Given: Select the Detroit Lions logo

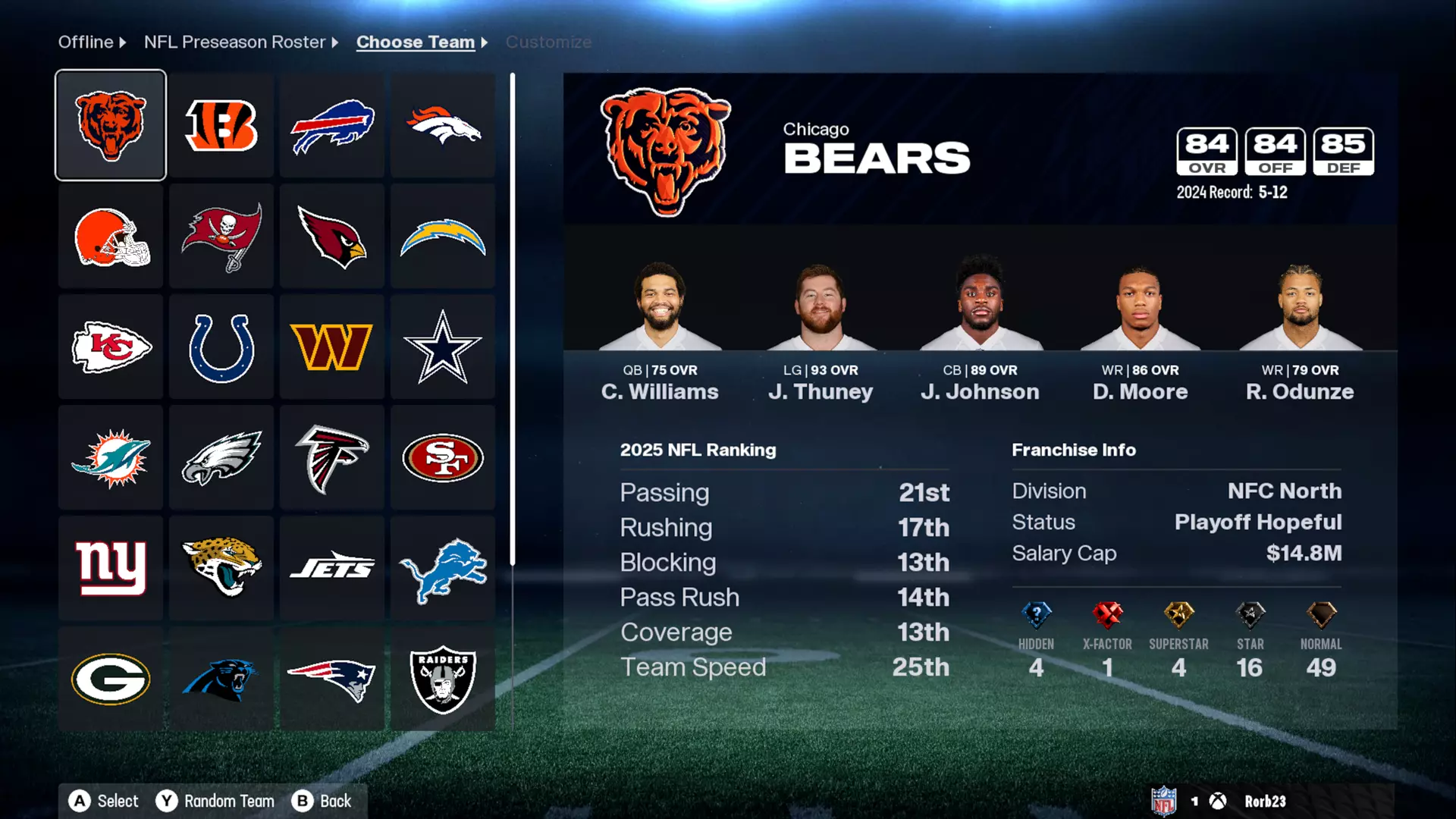Looking at the screenshot, I should tap(442, 568).
